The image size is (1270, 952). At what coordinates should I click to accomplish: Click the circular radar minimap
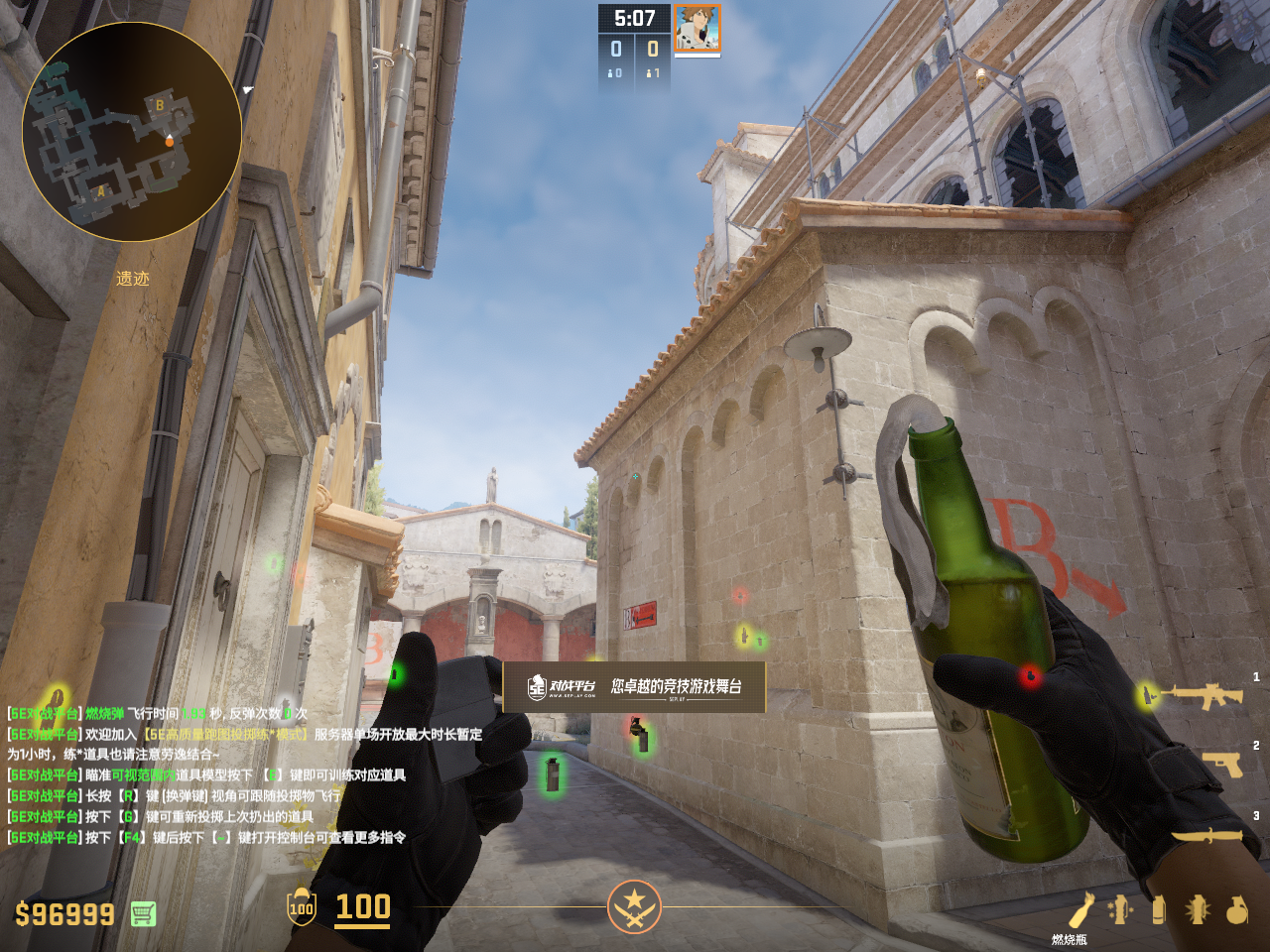click(132, 132)
